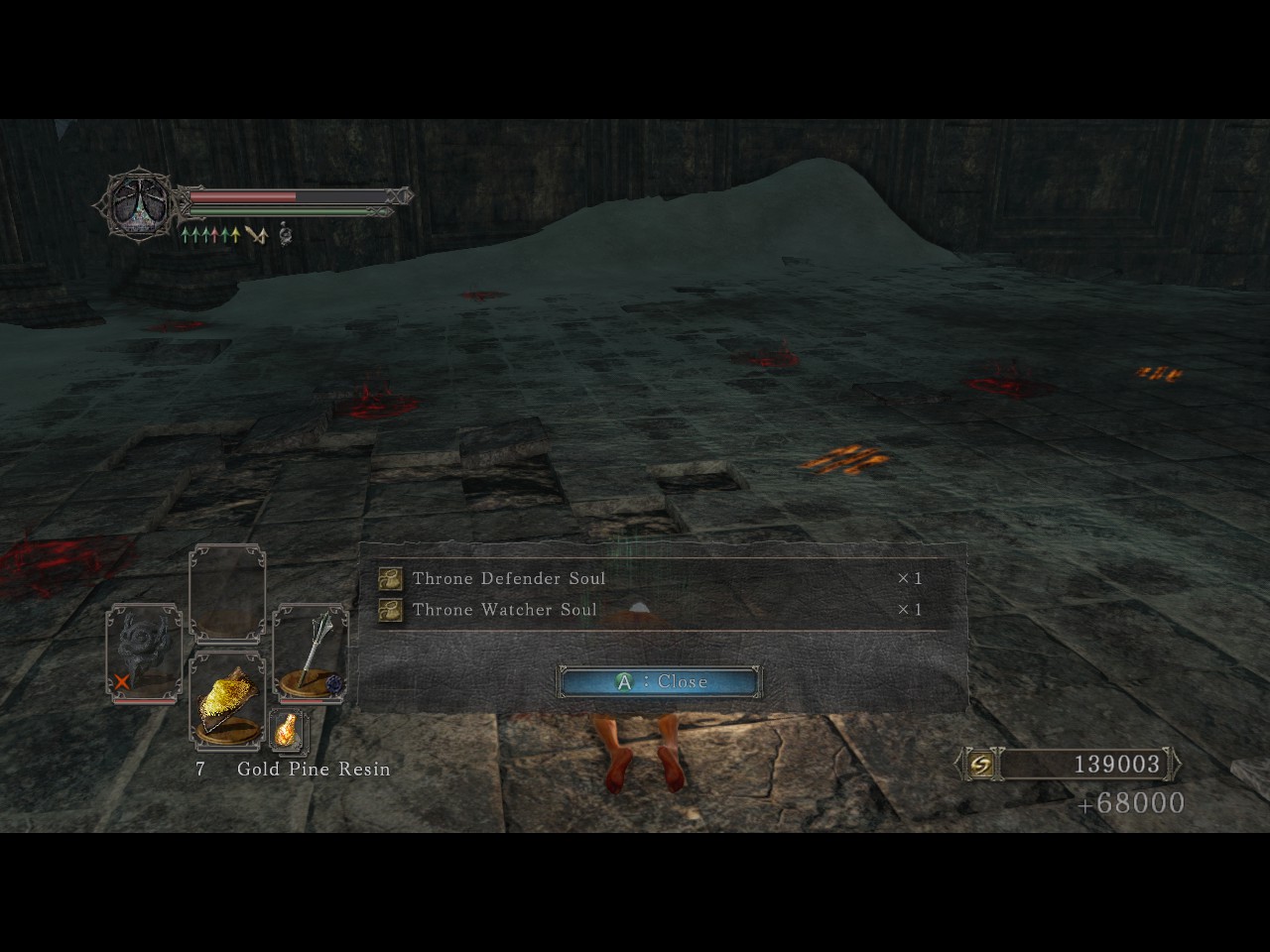This screenshot has height=952, width=1270.
Task: Click the left-hand shield slot
Action: tap(143, 653)
